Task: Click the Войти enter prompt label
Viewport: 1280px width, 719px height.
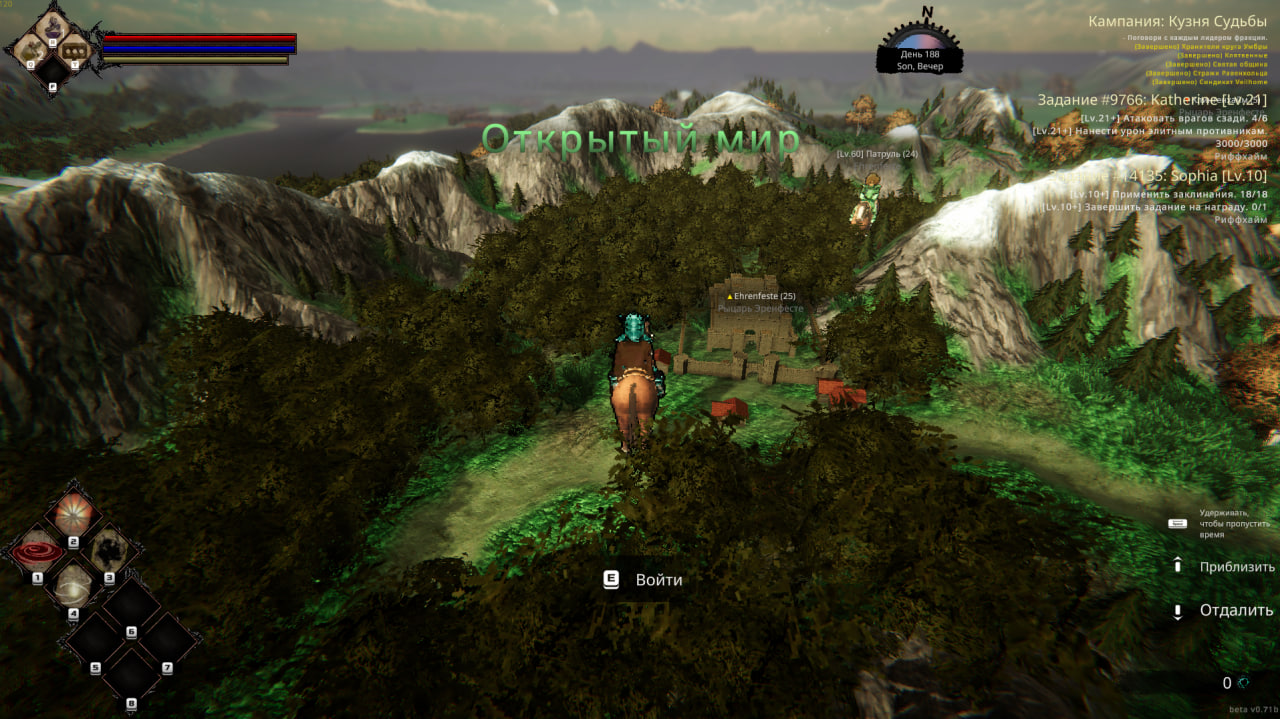Action: click(658, 580)
